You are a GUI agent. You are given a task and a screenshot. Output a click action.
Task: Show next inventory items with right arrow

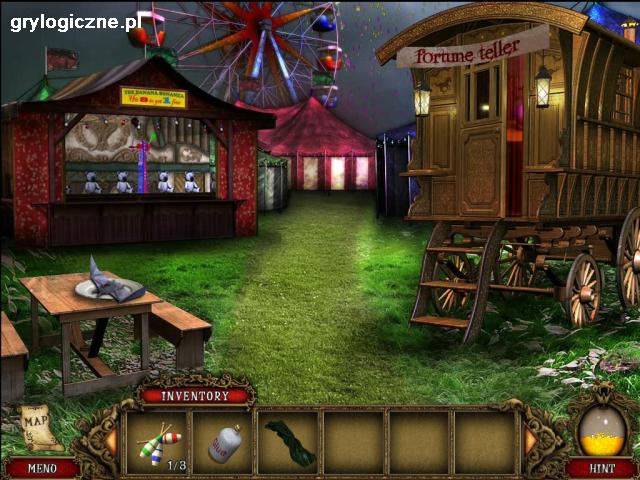(530, 441)
